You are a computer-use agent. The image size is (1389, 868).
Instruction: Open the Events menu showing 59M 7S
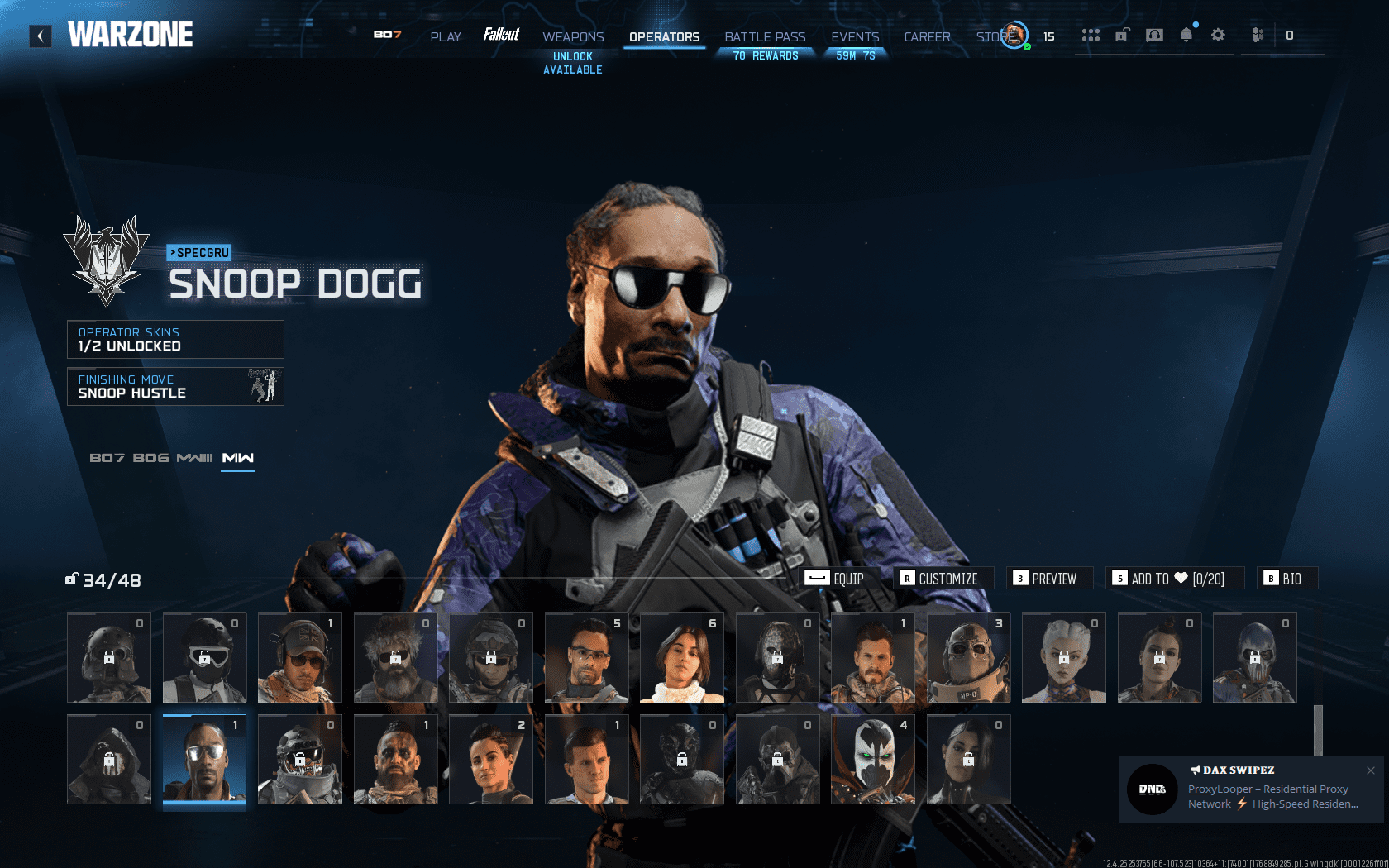[x=855, y=36]
